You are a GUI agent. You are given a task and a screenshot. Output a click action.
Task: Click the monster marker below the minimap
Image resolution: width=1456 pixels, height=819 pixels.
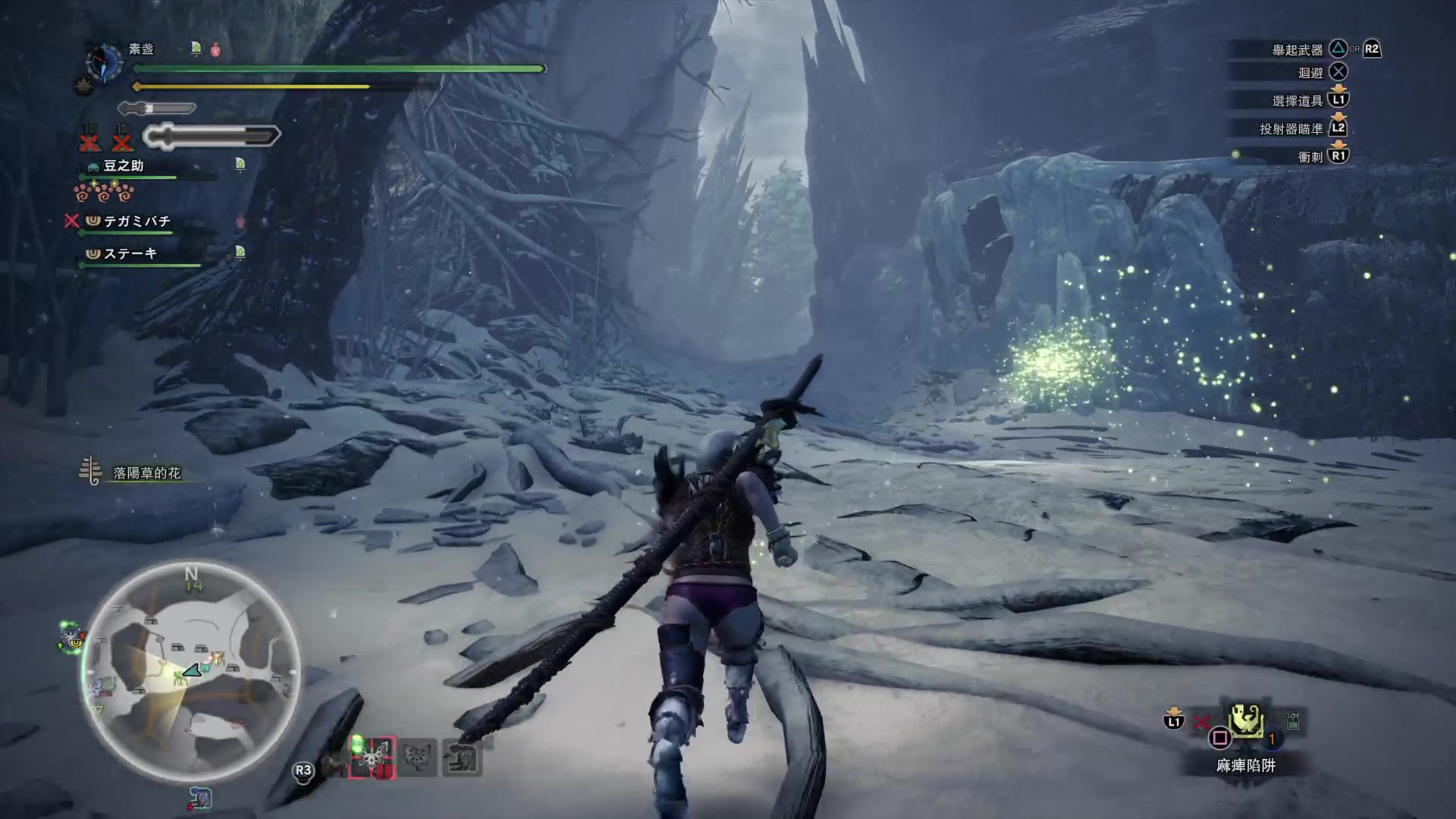(x=200, y=798)
